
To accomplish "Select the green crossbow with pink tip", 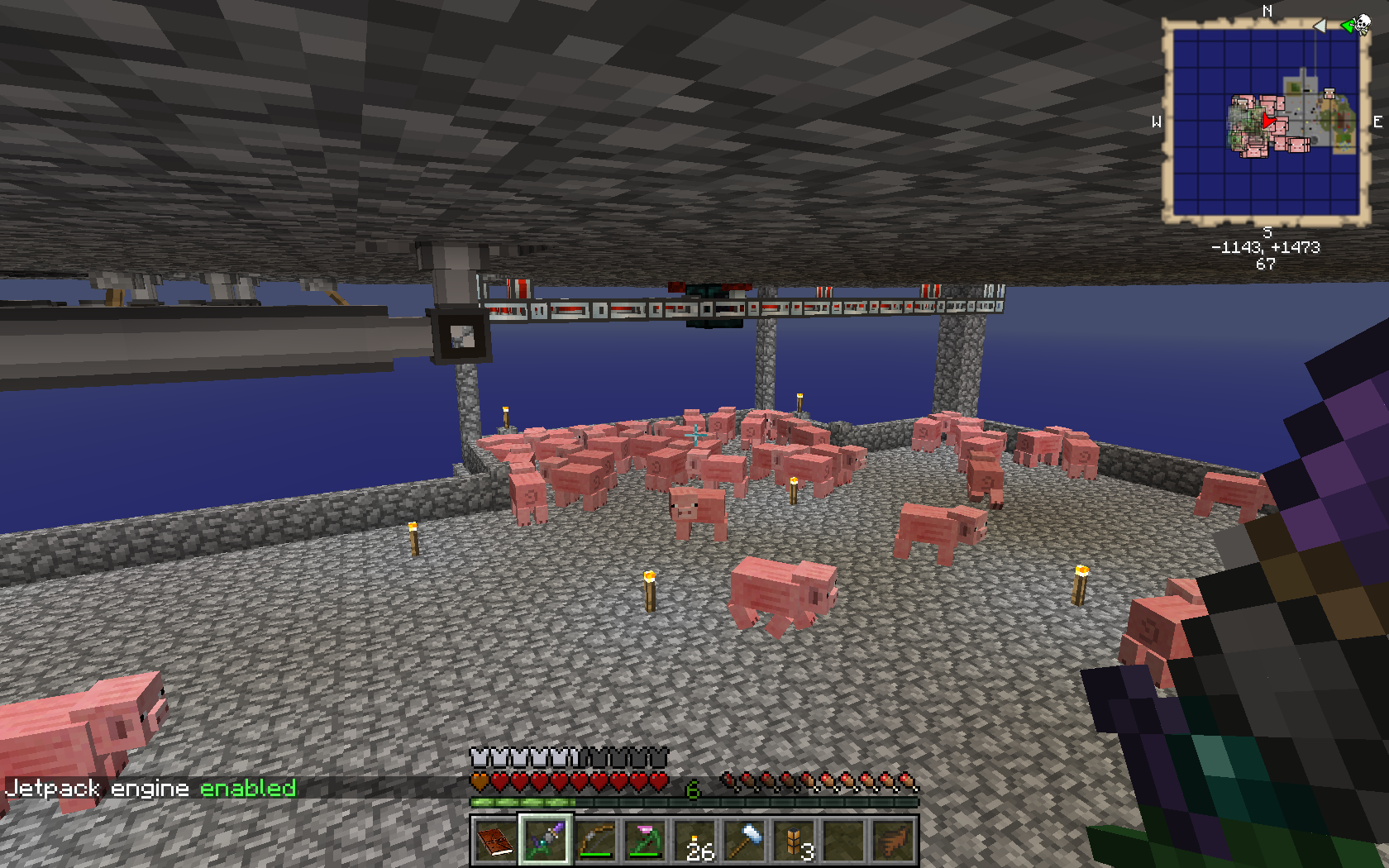I will point(645,842).
